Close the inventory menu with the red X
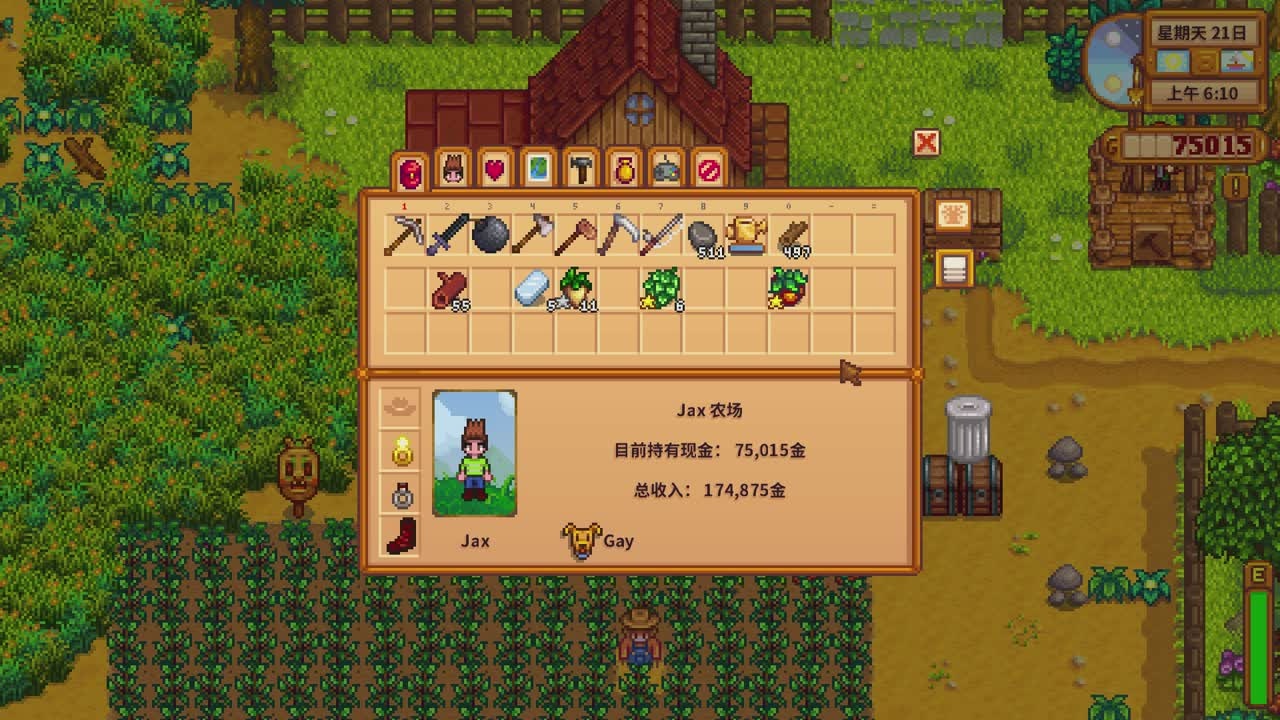The height and width of the screenshot is (720, 1280). tap(927, 144)
